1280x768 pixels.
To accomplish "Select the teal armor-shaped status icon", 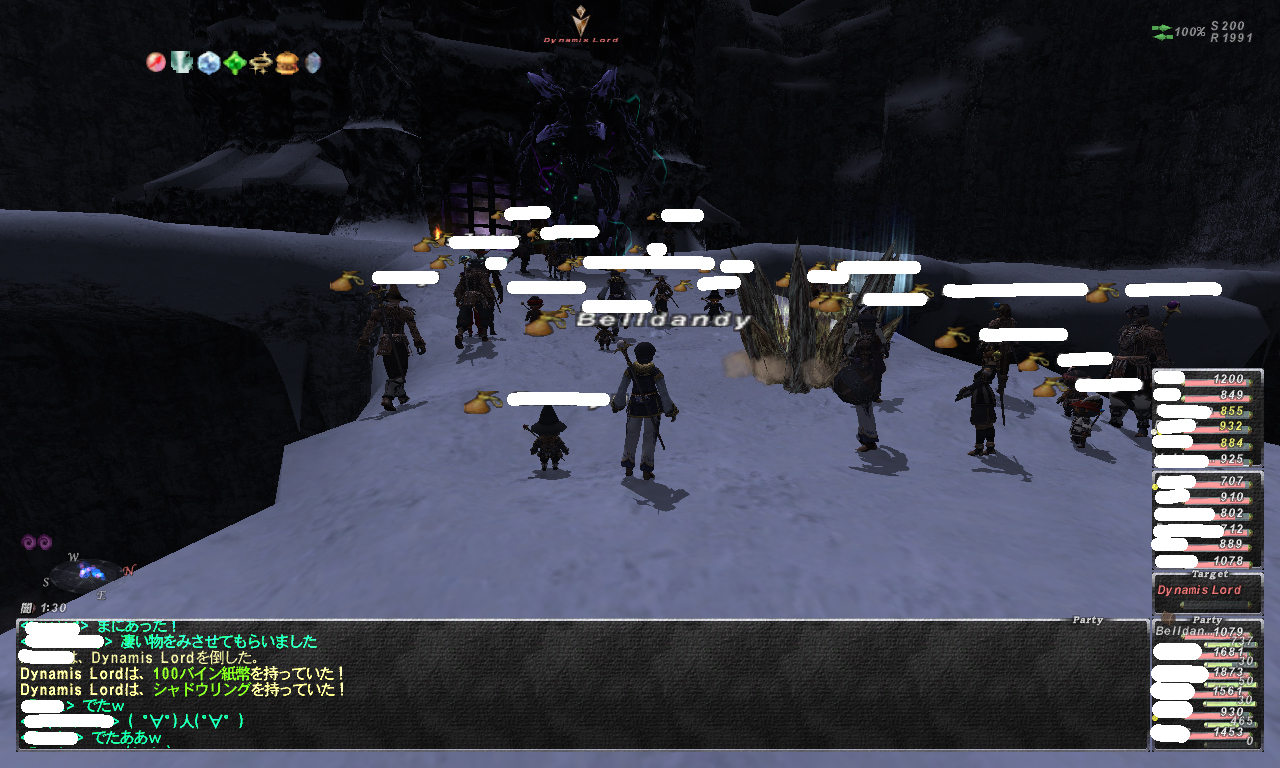I will [x=181, y=63].
